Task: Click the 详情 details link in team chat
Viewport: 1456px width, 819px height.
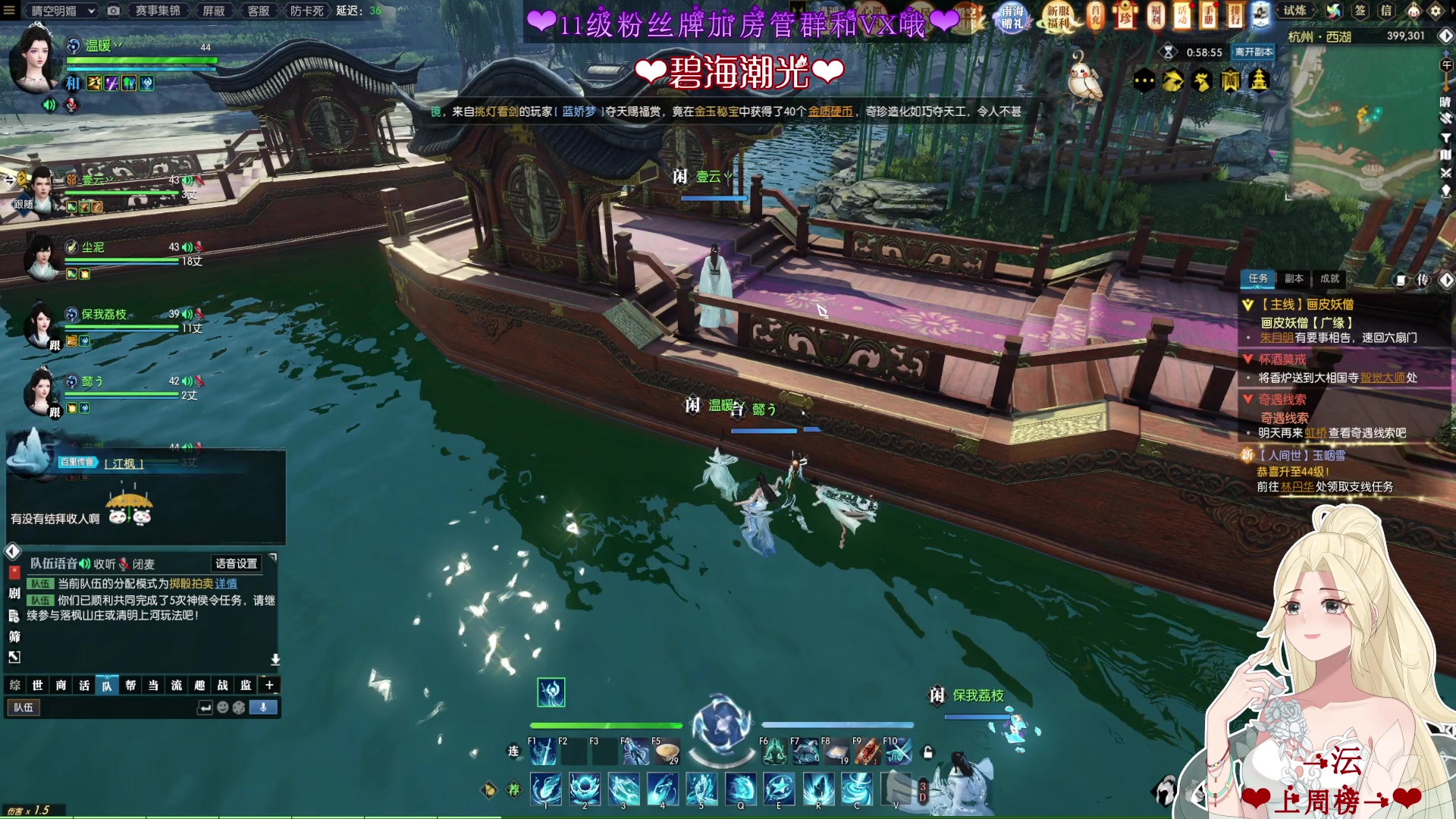Action: coord(226,584)
